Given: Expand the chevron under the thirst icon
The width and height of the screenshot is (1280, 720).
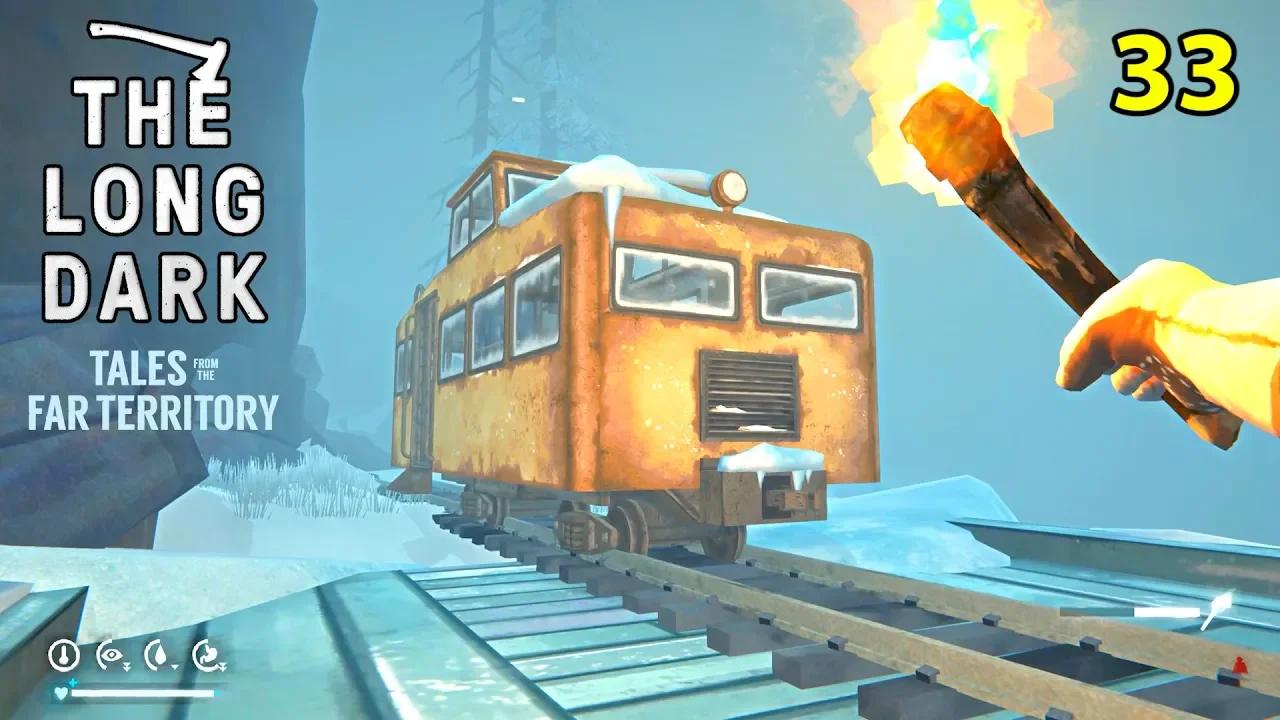Looking at the screenshot, I should coord(175,667).
